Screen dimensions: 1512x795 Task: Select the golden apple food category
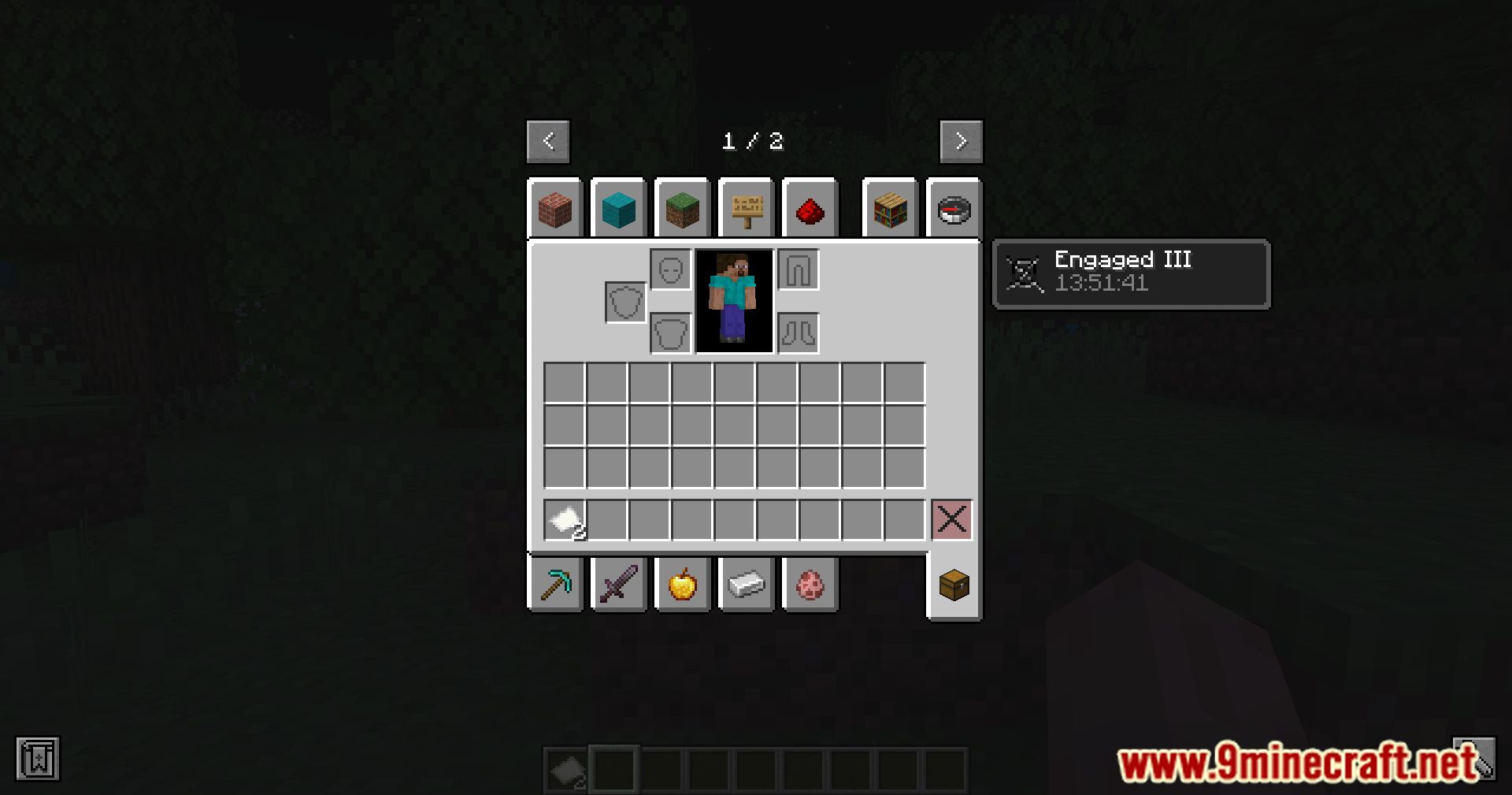click(682, 584)
